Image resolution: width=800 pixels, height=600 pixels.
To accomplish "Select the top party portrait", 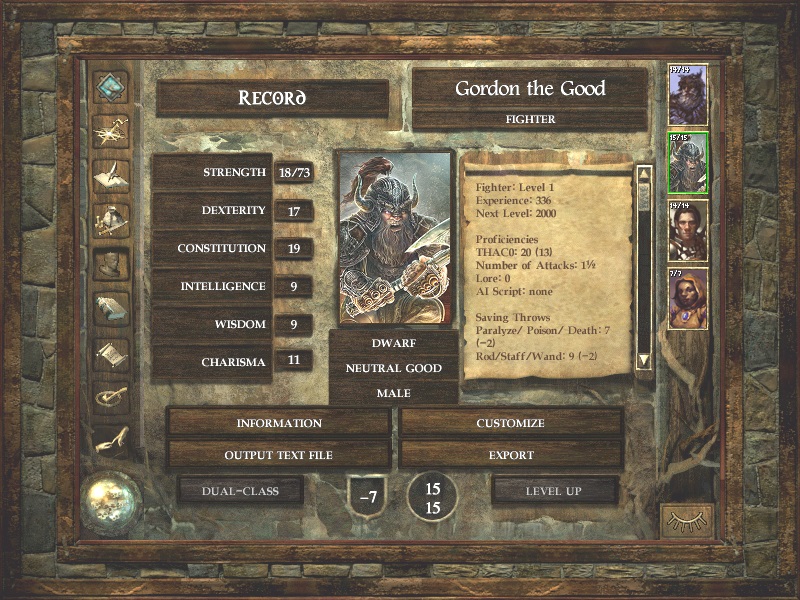I will pyautogui.click(x=688, y=96).
